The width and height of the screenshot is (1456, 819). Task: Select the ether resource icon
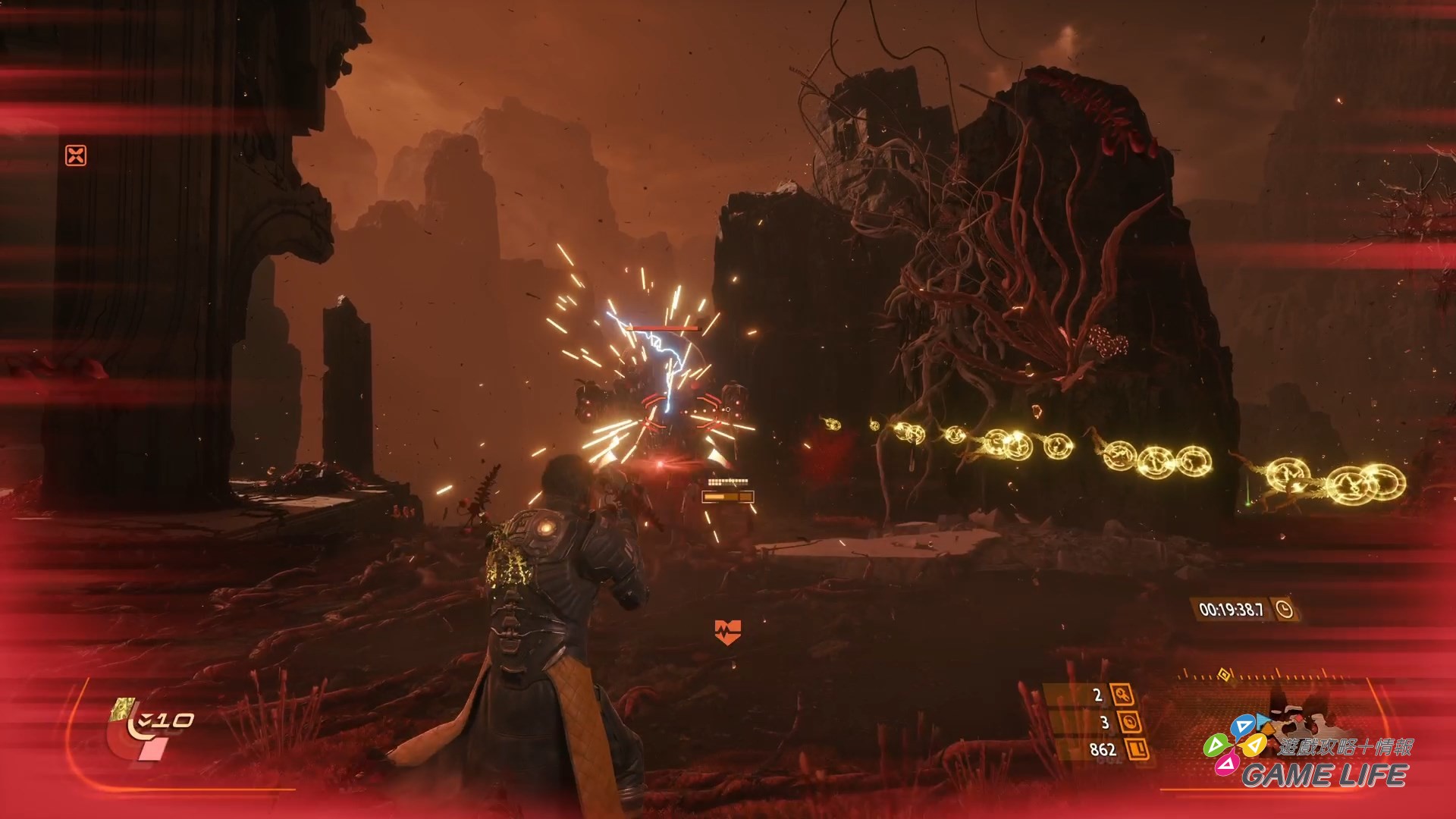(1131, 722)
